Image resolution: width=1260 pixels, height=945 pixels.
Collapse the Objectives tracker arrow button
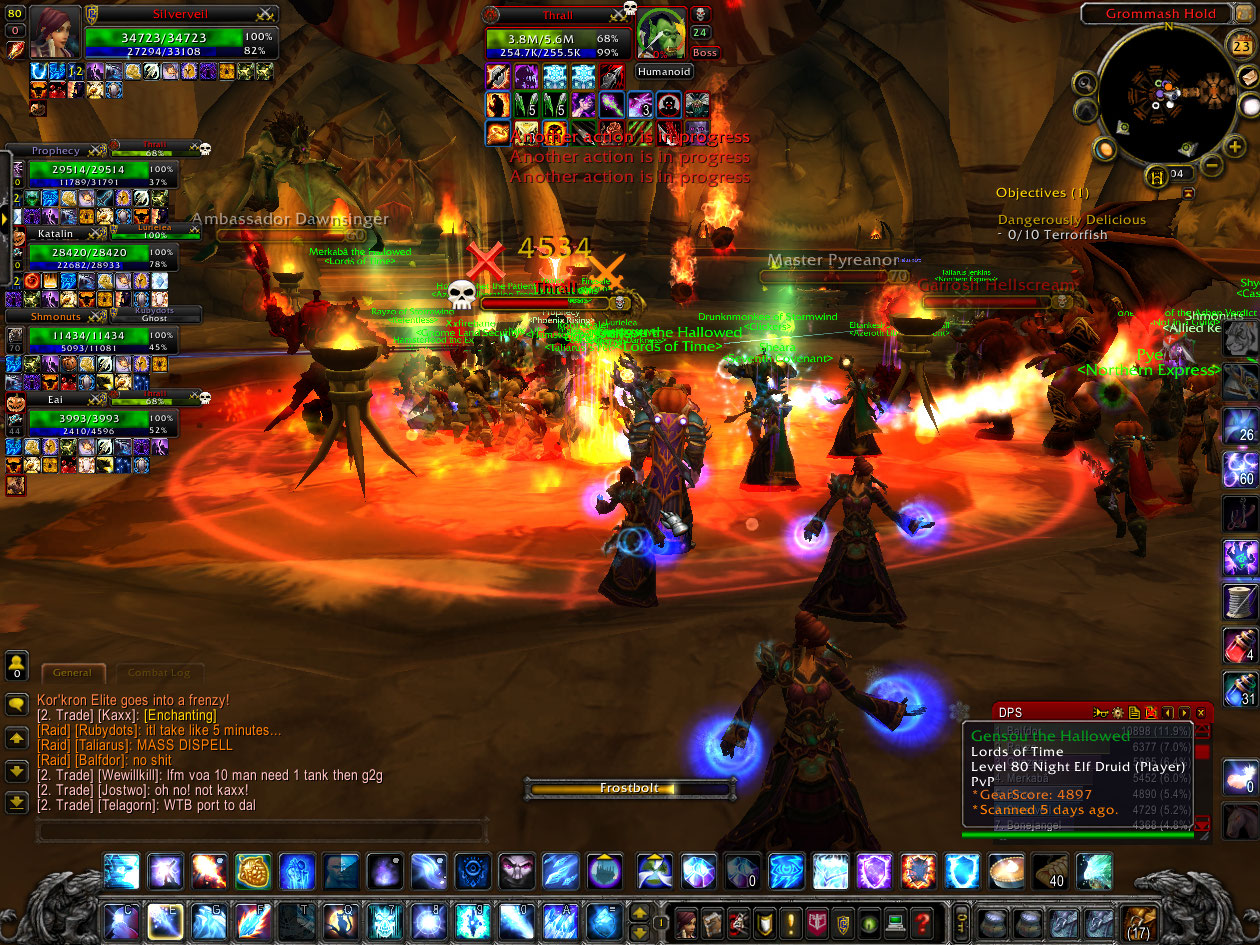tap(1188, 193)
